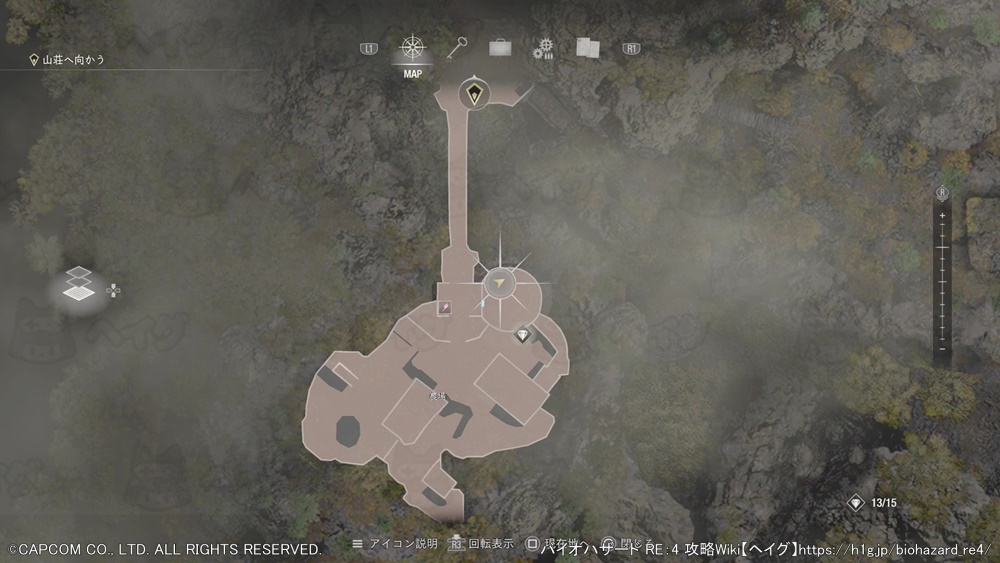Open the attaché case tab

click(500, 47)
